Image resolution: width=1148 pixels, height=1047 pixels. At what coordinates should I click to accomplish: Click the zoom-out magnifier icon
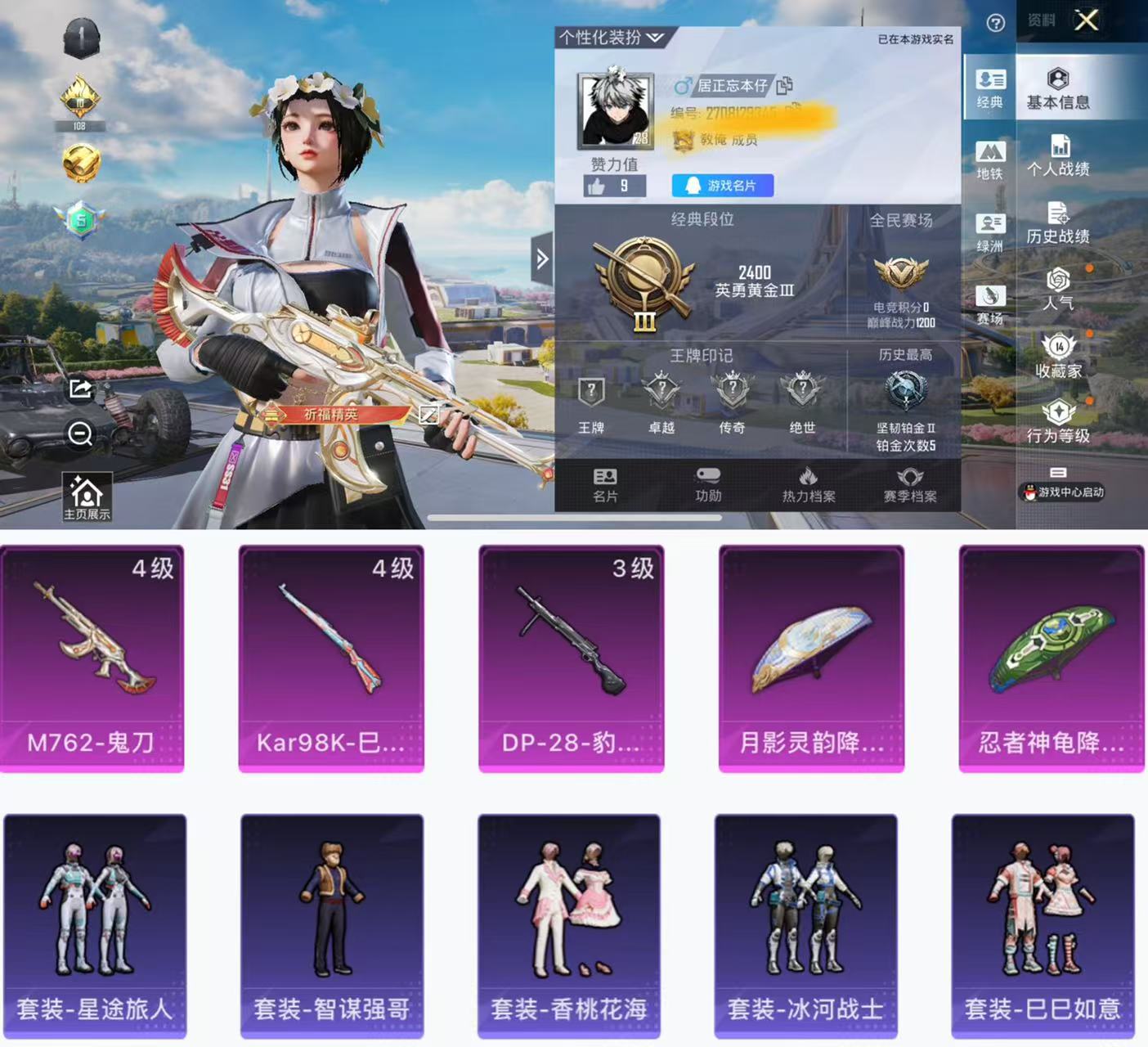pyautogui.click(x=80, y=433)
